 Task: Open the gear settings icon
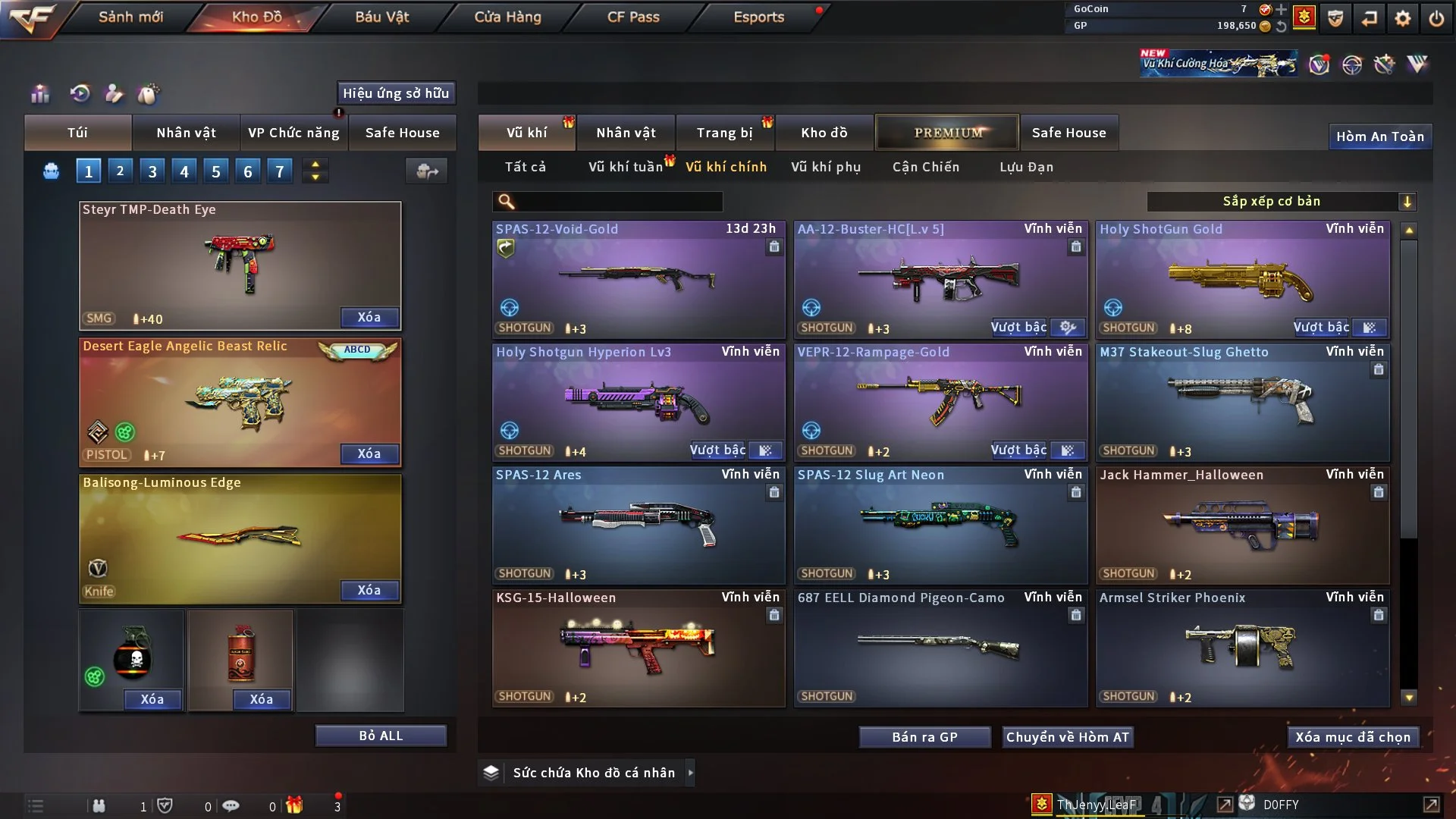tap(1403, 18)
